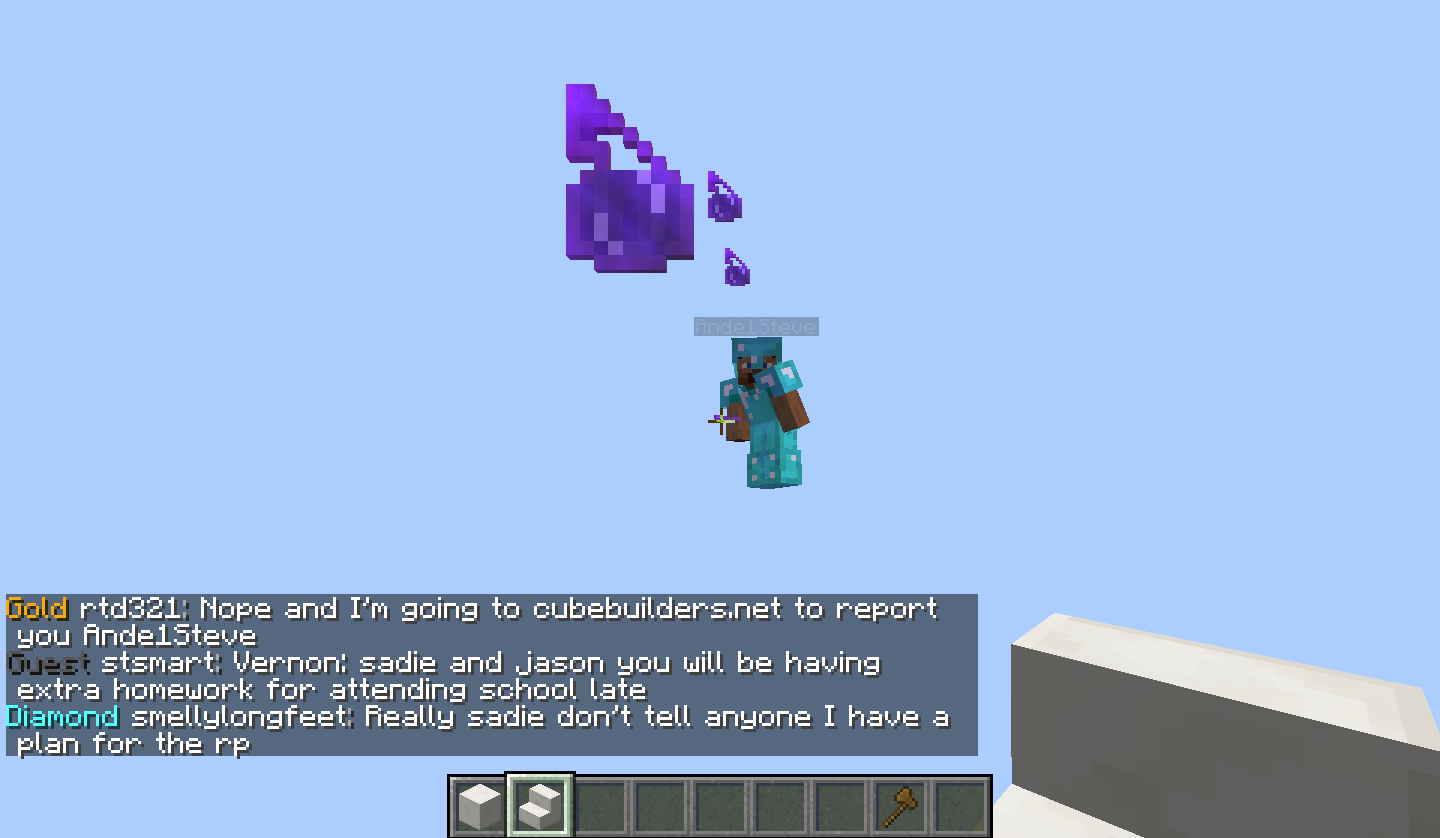The height and width of the screenshot is (838, 1440).
Task: Choose the quartz stairs hotbar slot
Action: pyautogui.click(x=540, y=806)
